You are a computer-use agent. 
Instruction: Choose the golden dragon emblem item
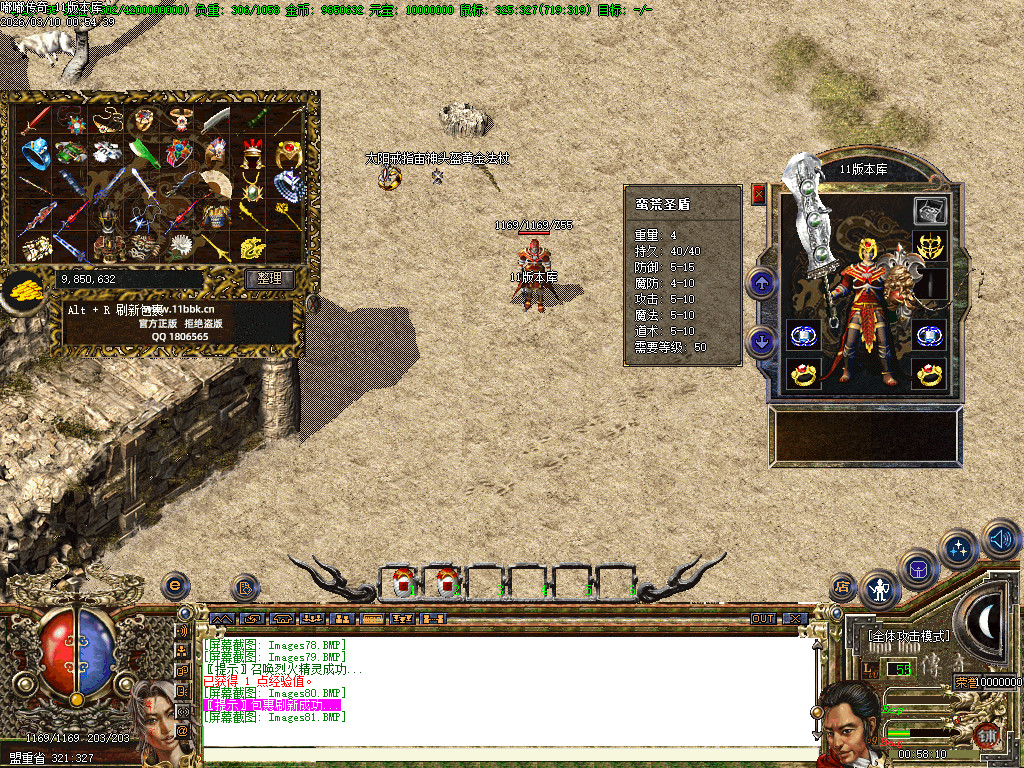click(x=253, y=246)
